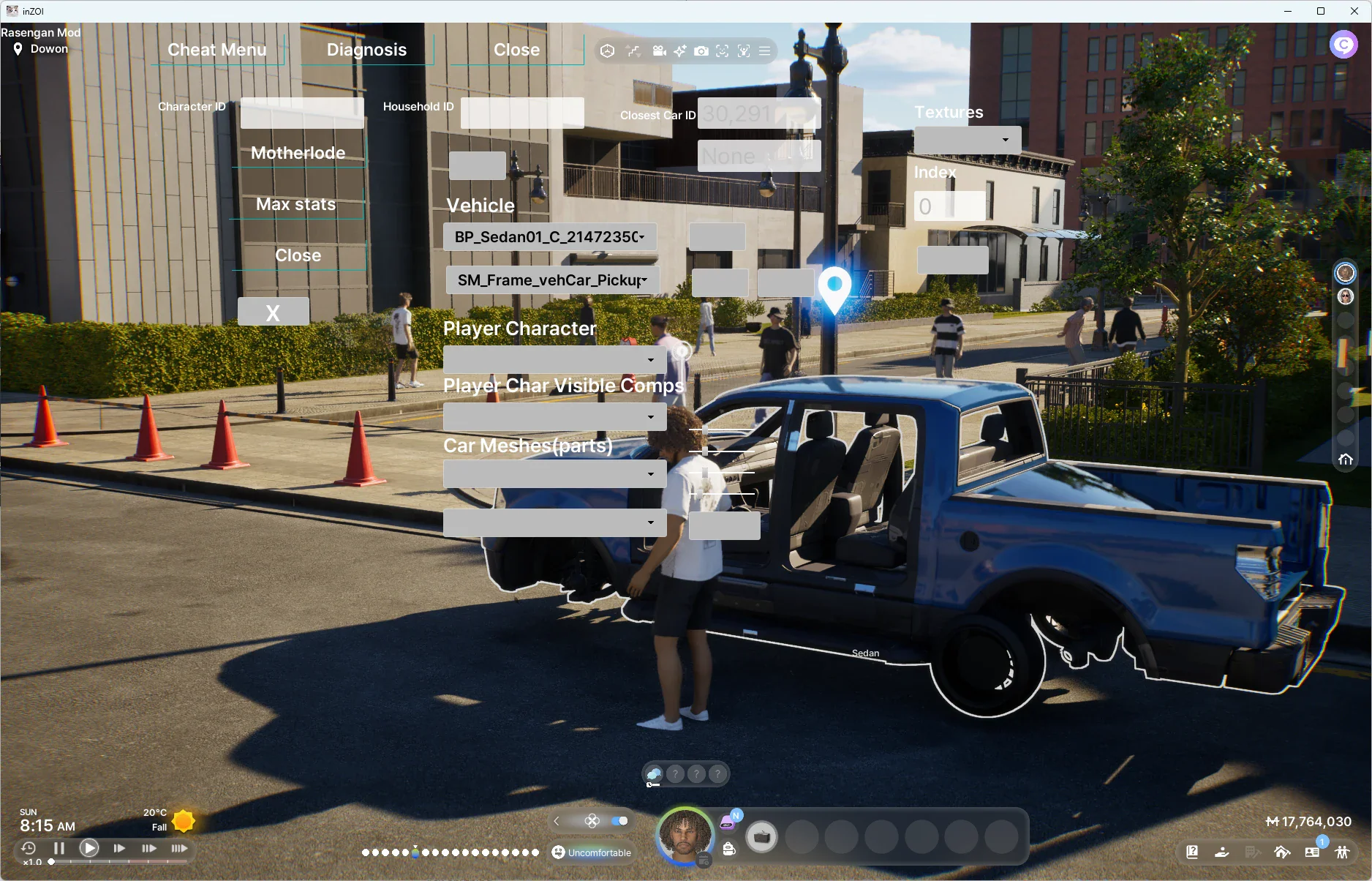Apply the Max stats cheat

pos(296,204)
